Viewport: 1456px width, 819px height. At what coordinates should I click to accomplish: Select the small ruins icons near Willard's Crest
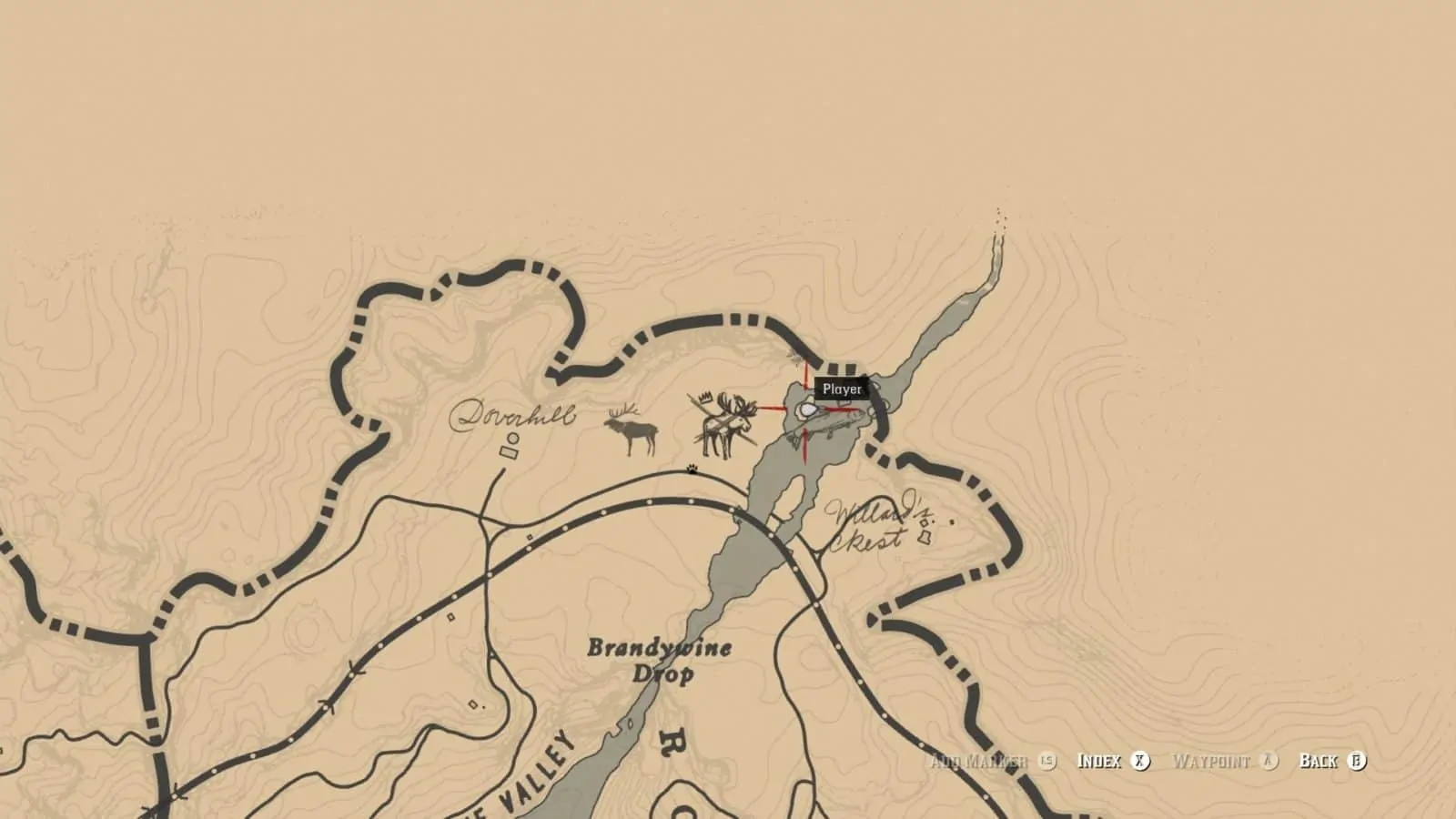[925, 530]
